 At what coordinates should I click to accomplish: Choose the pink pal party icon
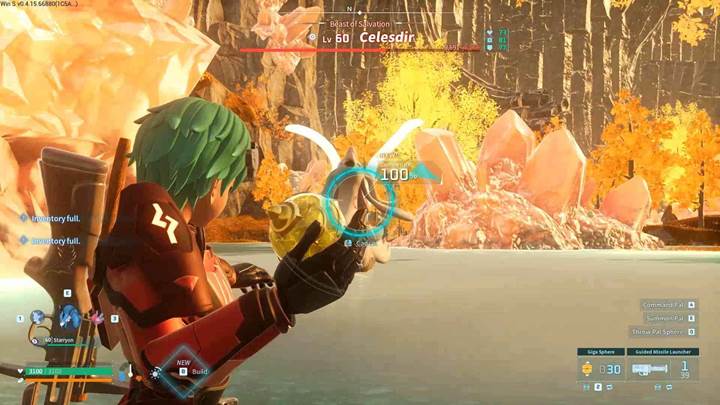[x=98, y=317]
